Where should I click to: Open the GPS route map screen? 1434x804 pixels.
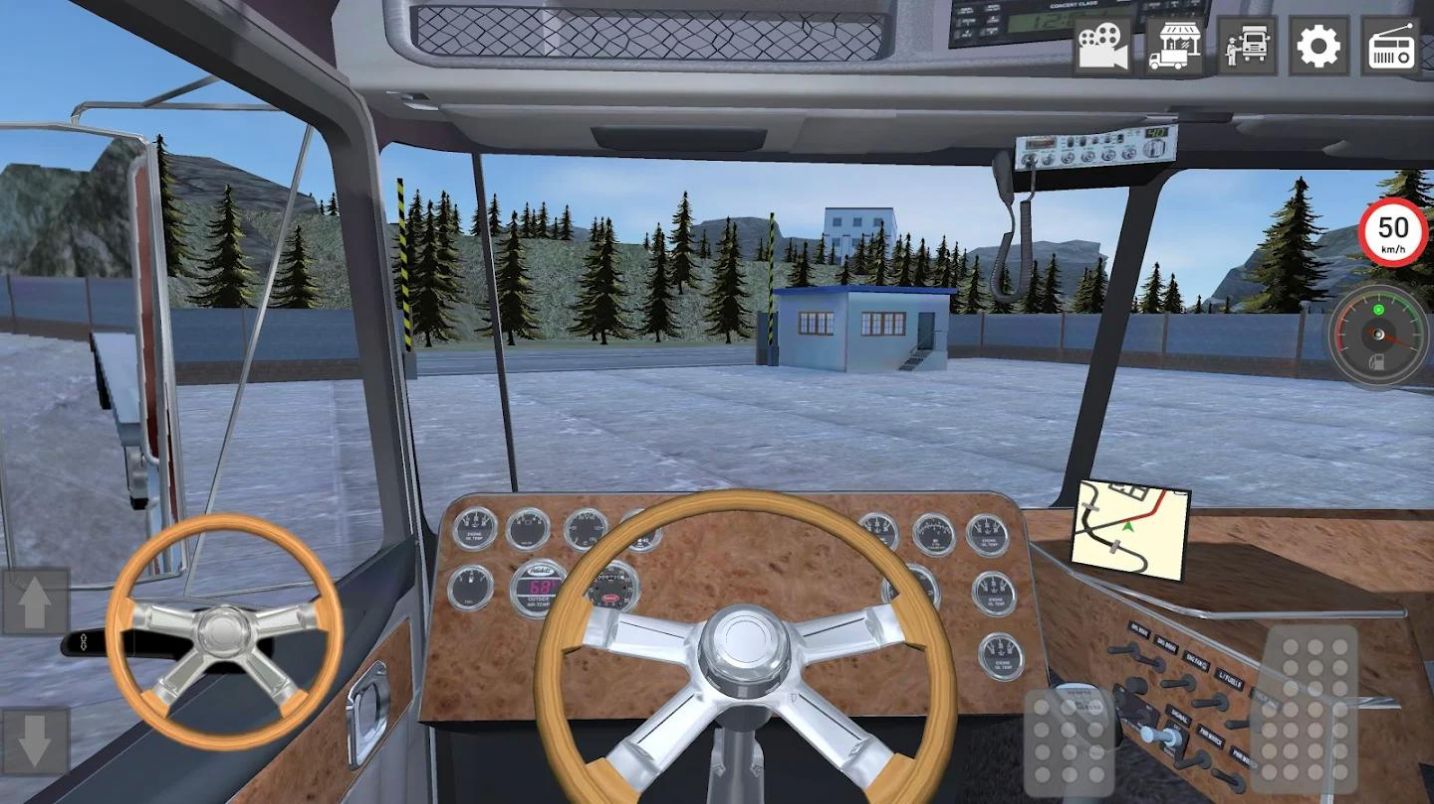[x=1129, y=528]
